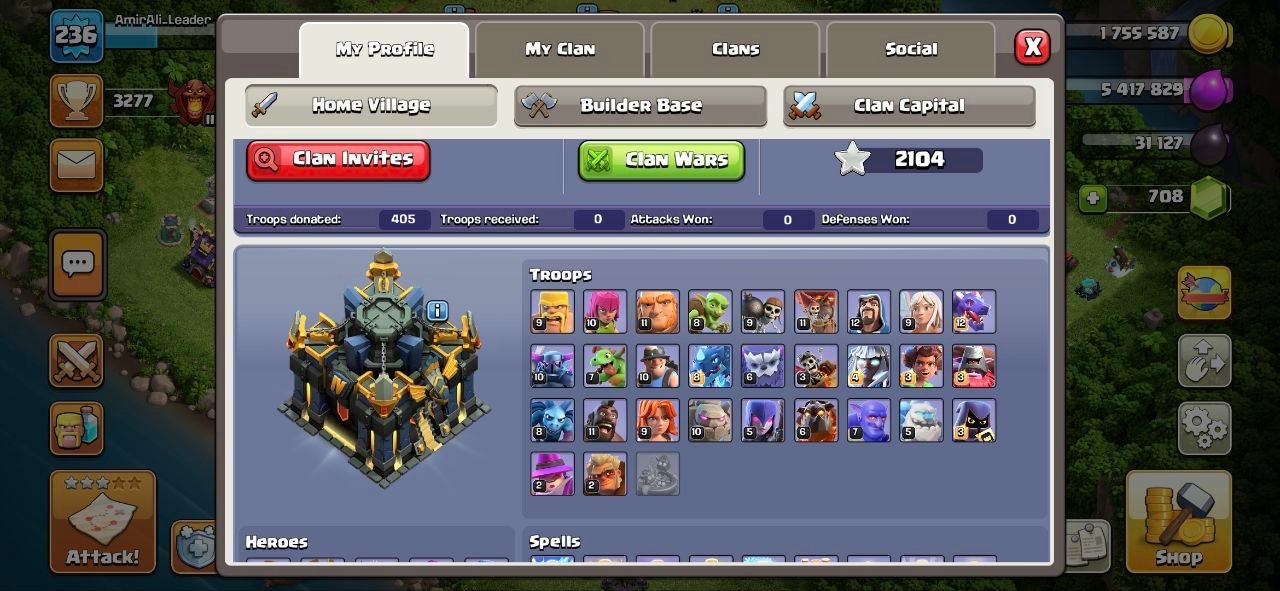Open the Clan Wars button
The height and width of the screenshot is (591, 1280).
(x=661, y=160)
